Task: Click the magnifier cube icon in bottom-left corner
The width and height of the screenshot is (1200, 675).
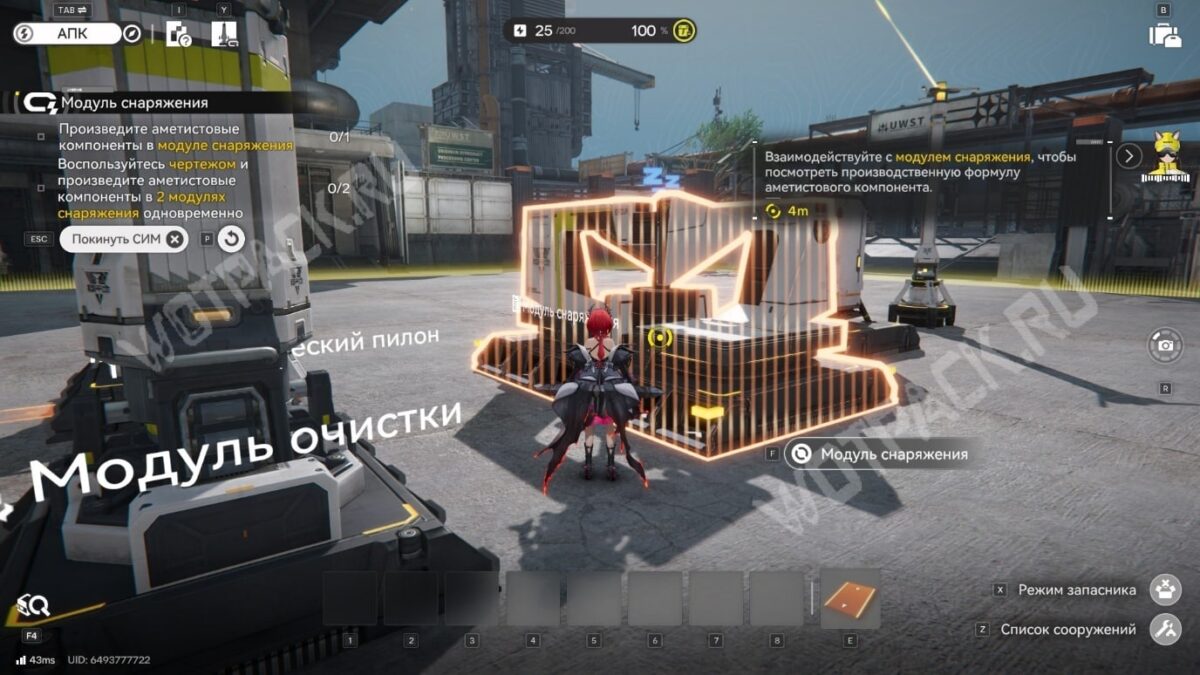Action: coord(33,605)
